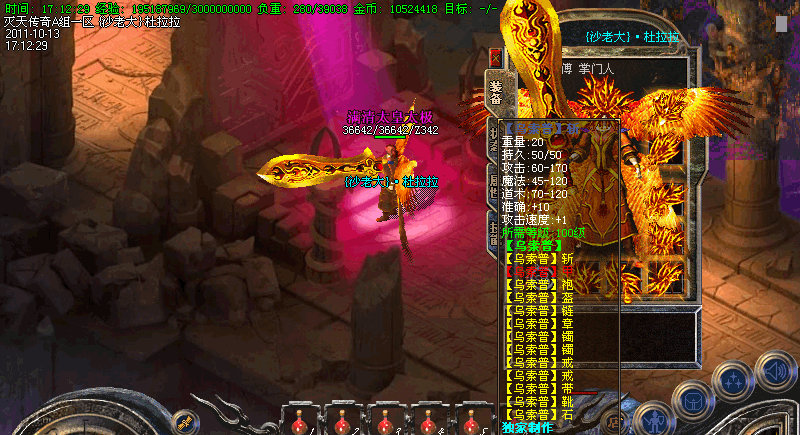Image resolution: width=800 pixels, height=435 pixels.
Task: Use the red potion in hotbar slot 1
Action: (x=298, y=424)
